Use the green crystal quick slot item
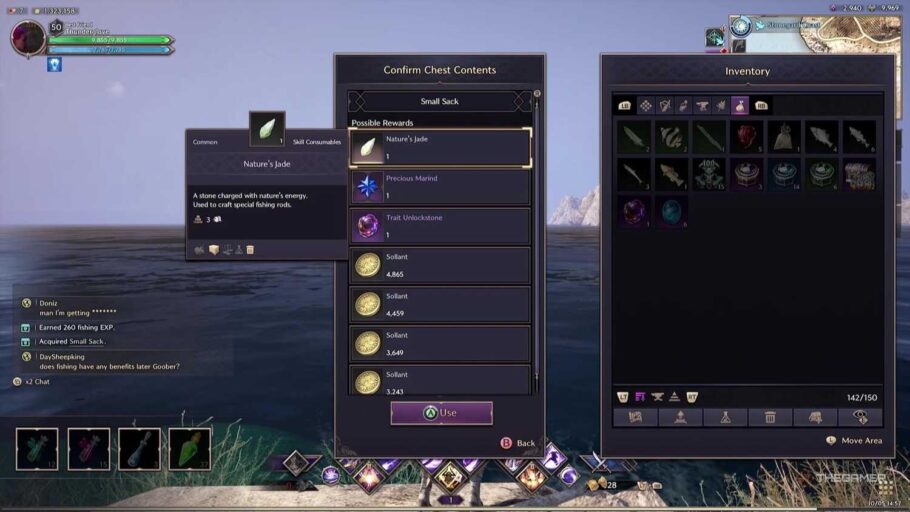 (x=189, y=449)
